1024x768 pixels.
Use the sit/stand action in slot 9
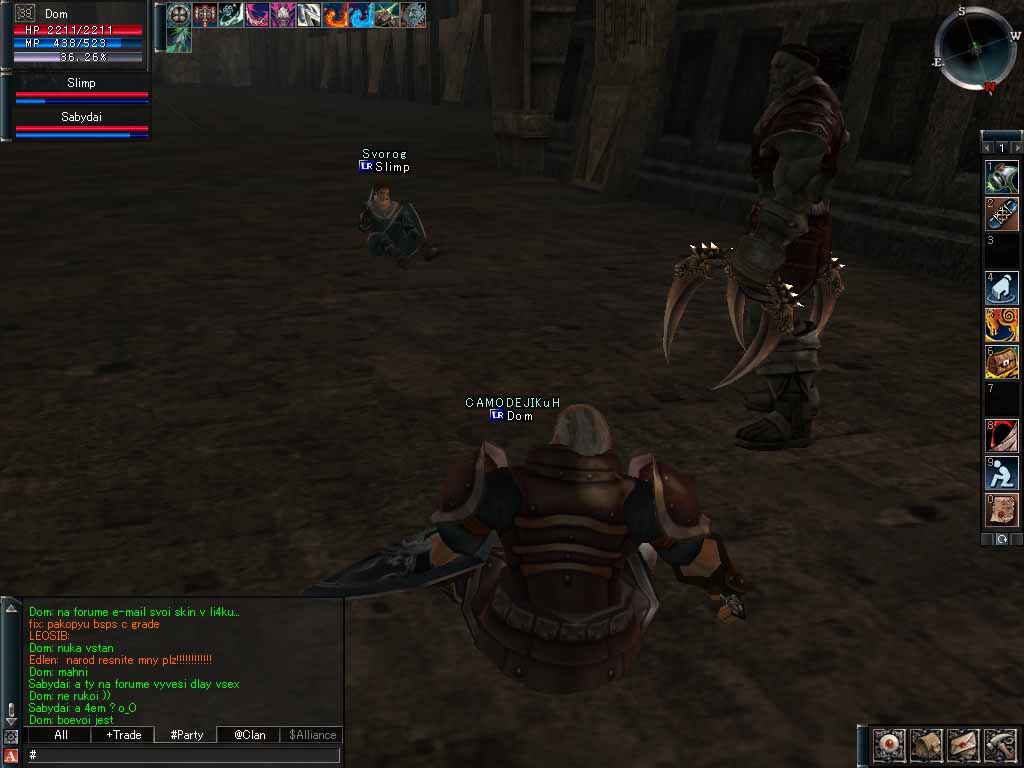pos(1002,472)
